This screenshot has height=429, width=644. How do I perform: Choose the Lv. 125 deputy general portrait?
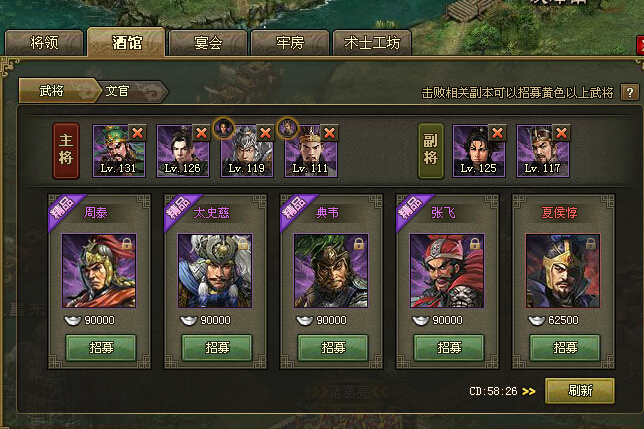pyautogui.click(x=478, y=150)
